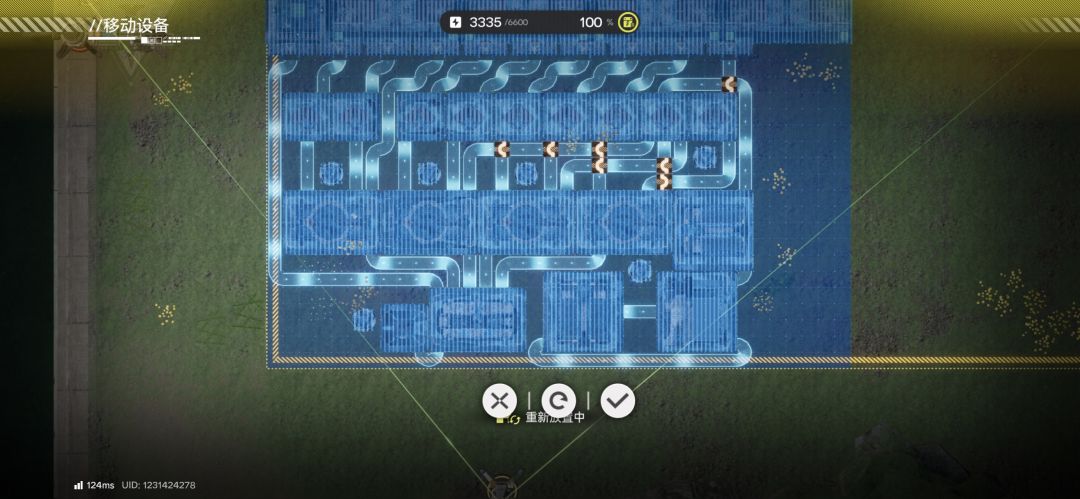The image size is (1080, 499).
Task: Confirm placement with the checkmark button
Action: coord(618,401)
